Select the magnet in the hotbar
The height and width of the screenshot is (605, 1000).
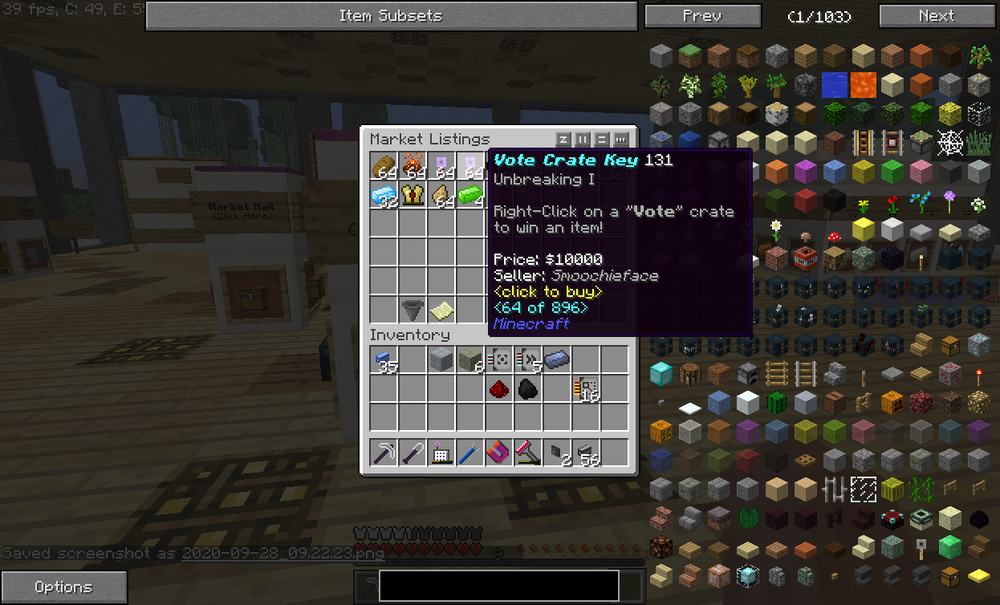pyautogui.click(x=499, y=453)
